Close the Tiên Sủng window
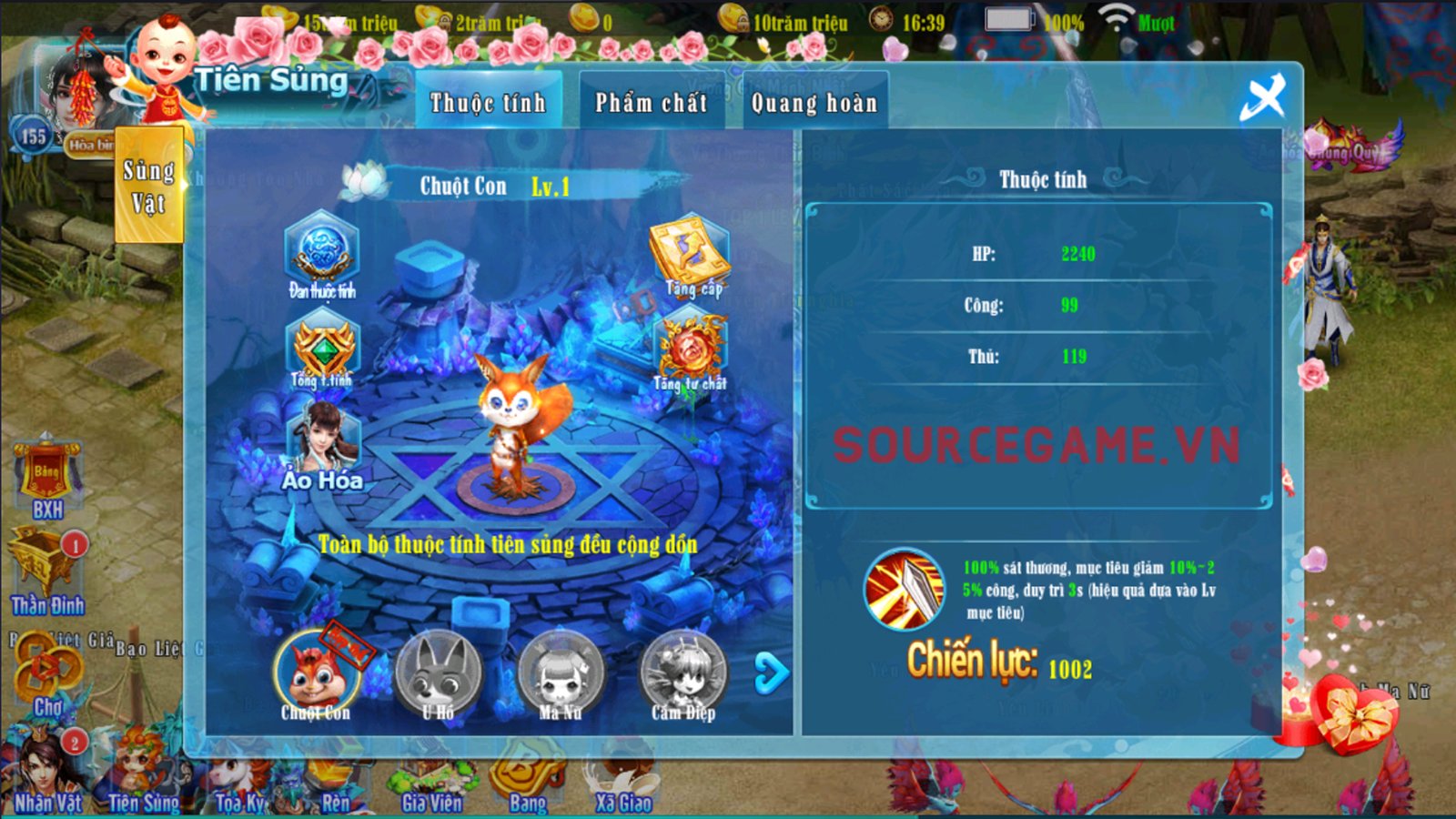The image size is (1456, 819). coord(1263,96)
